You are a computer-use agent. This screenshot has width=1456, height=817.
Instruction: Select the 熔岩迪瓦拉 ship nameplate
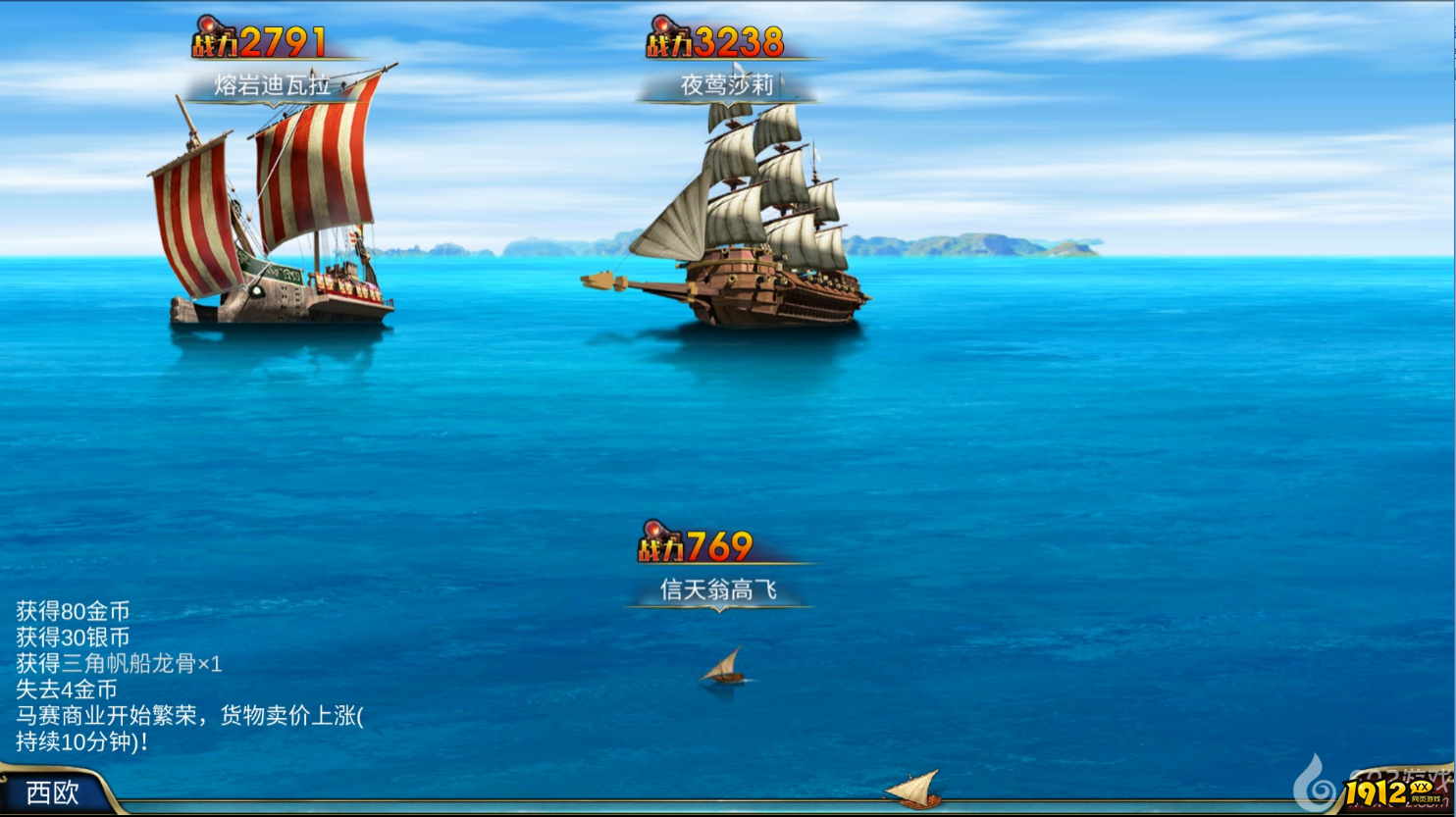(x=273, y=85)
